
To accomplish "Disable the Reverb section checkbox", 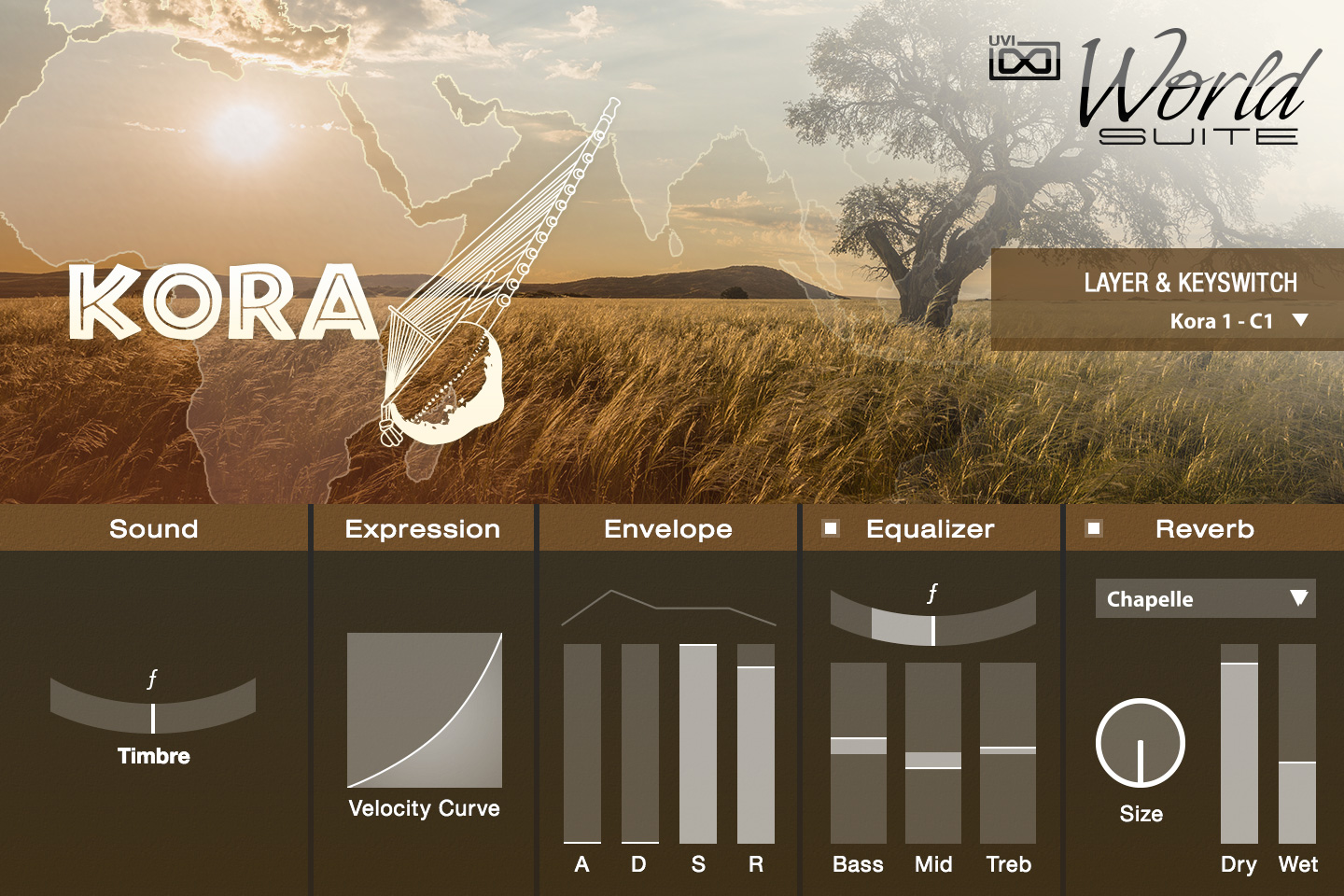I will pyautogui.click(x=1094, y=529).
